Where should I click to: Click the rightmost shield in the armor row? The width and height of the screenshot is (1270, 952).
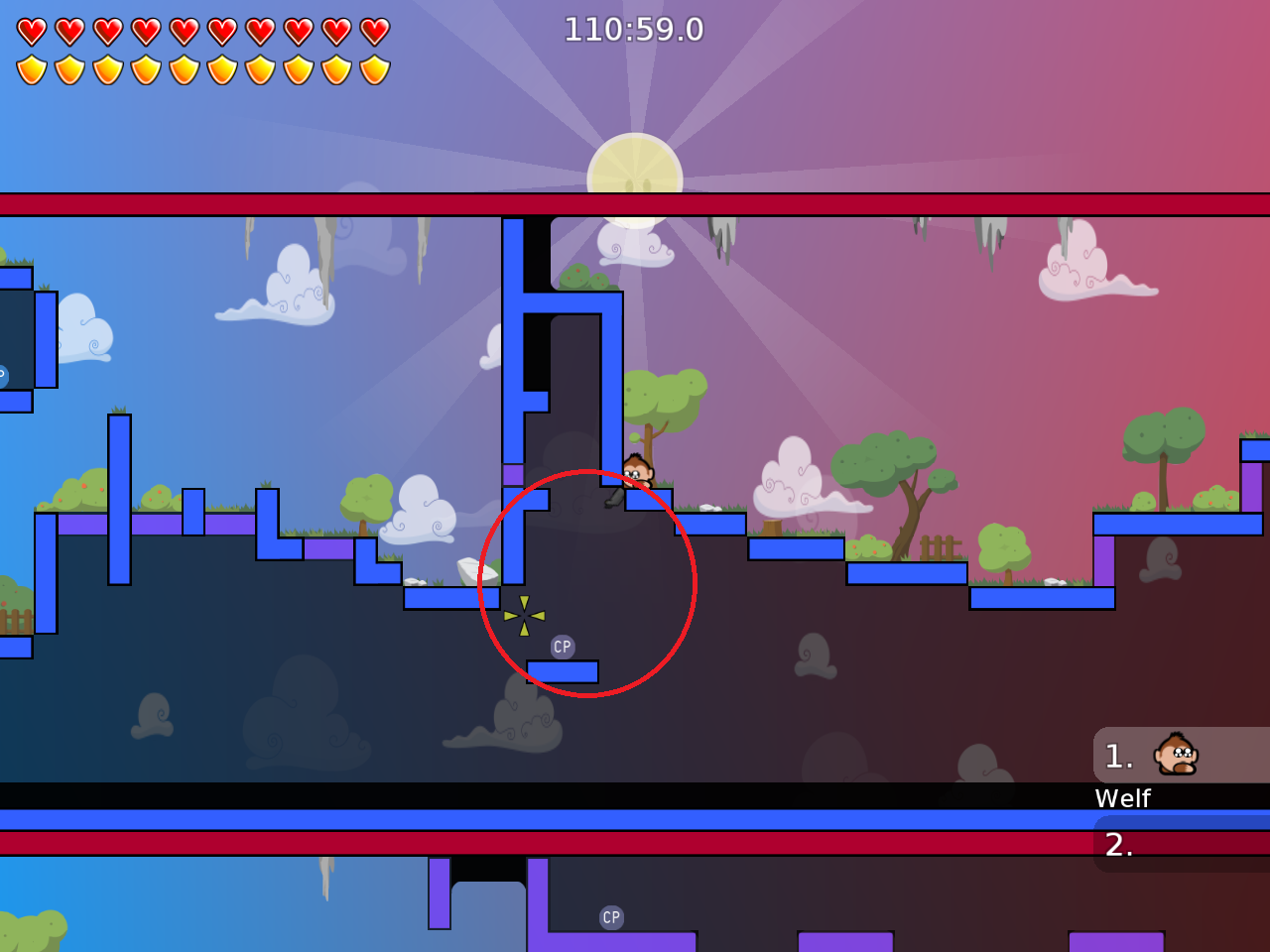pyautogui.click(x=372, y=69)
